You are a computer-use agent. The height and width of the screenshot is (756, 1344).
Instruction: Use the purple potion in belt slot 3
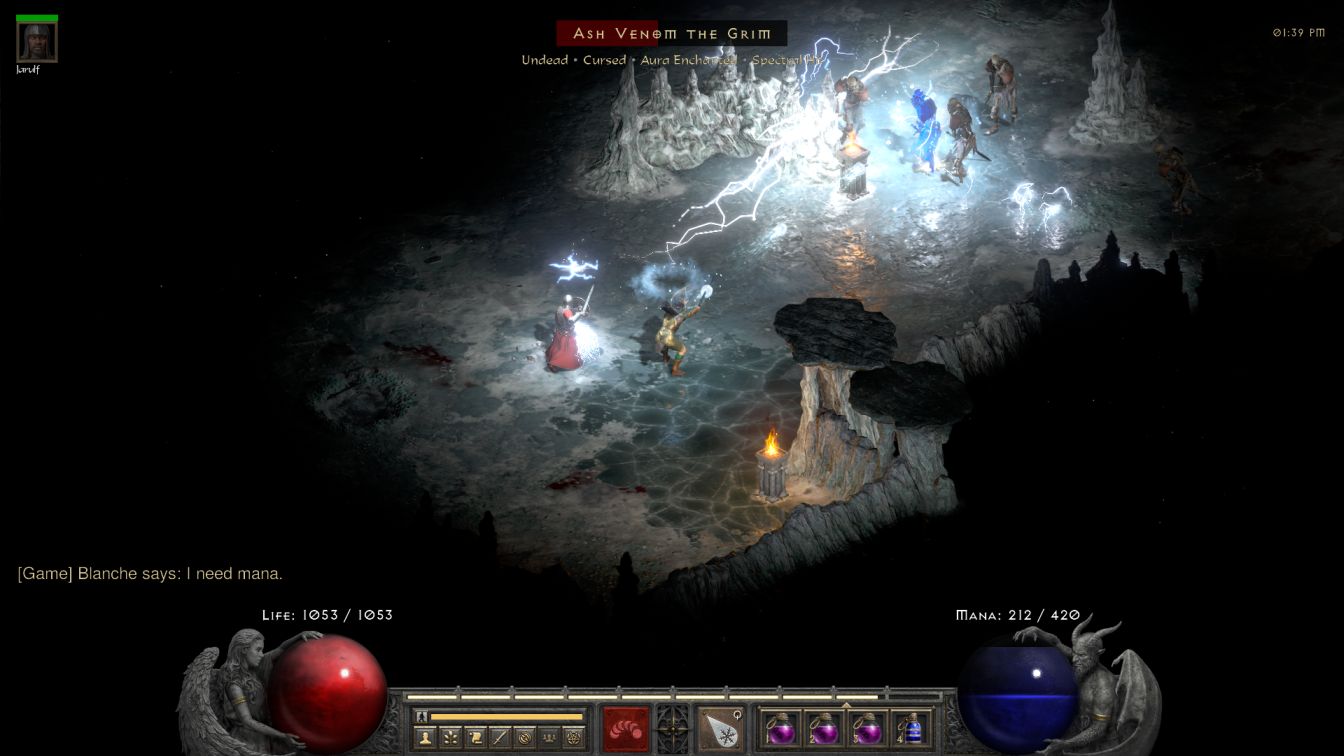click(868, 728)
